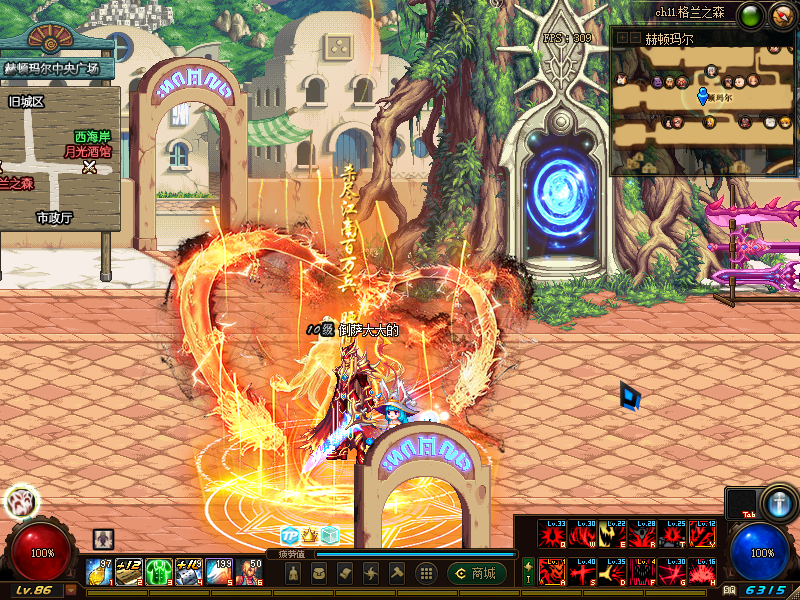
Task: Activate the Lv.35 skill on D
Action: click(612, 572)
